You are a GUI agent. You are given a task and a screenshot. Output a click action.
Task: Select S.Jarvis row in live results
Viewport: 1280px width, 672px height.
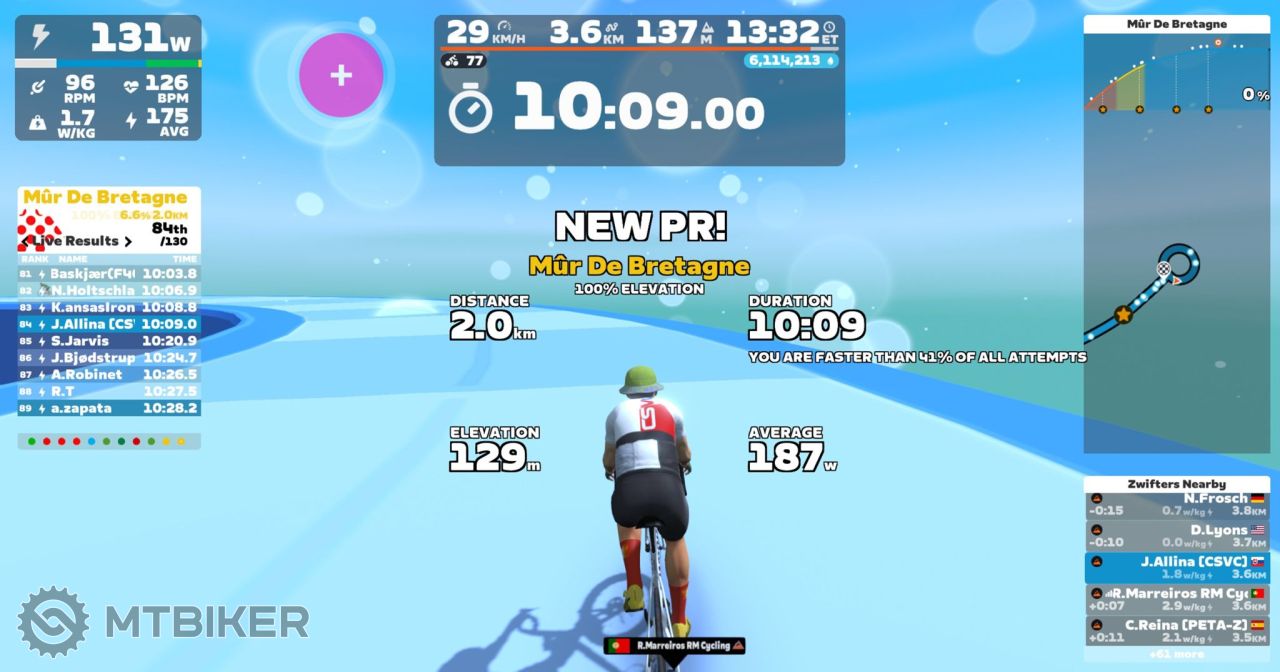click(109, 341)
